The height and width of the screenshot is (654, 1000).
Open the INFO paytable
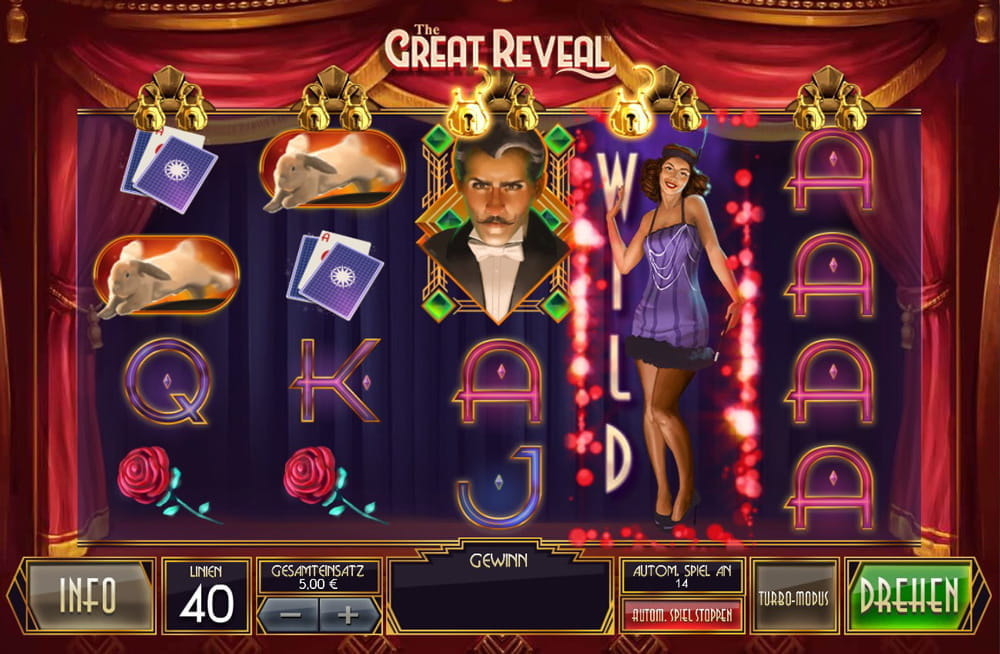87,596
